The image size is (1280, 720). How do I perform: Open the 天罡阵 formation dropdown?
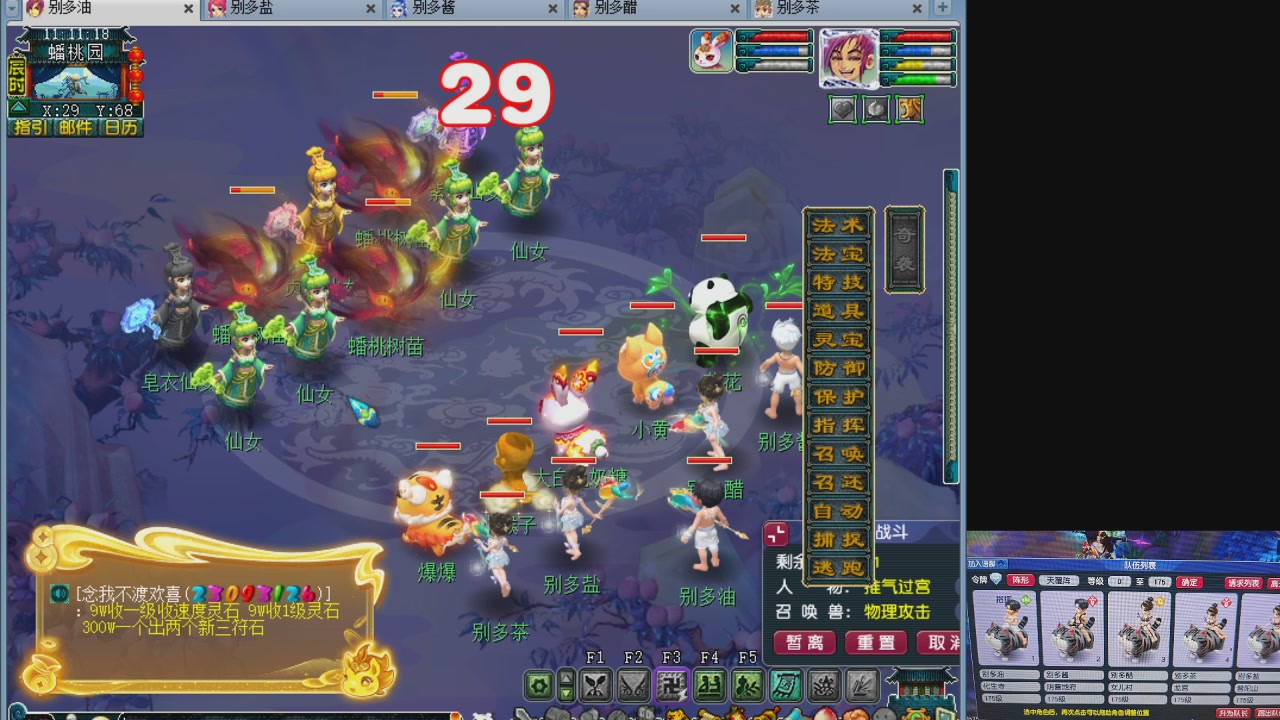[1060, 580]
